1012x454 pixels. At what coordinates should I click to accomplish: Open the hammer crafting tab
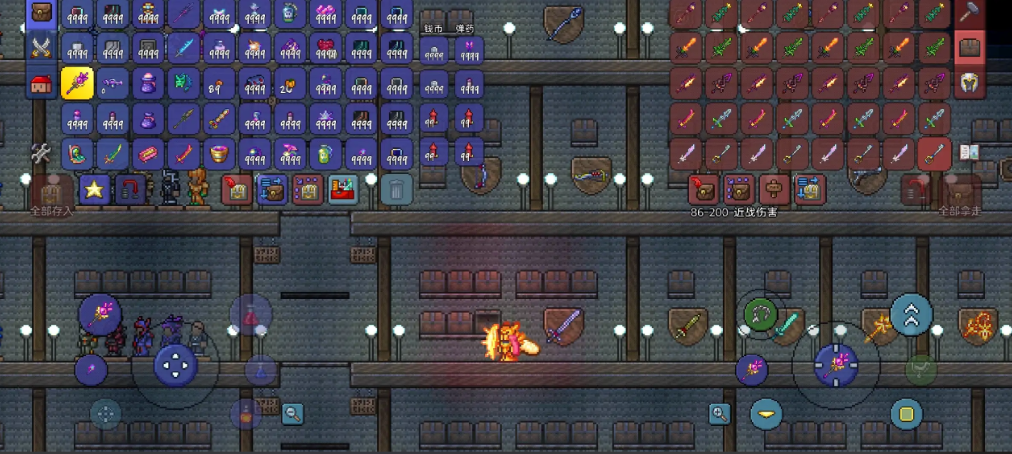coord(969,12)
